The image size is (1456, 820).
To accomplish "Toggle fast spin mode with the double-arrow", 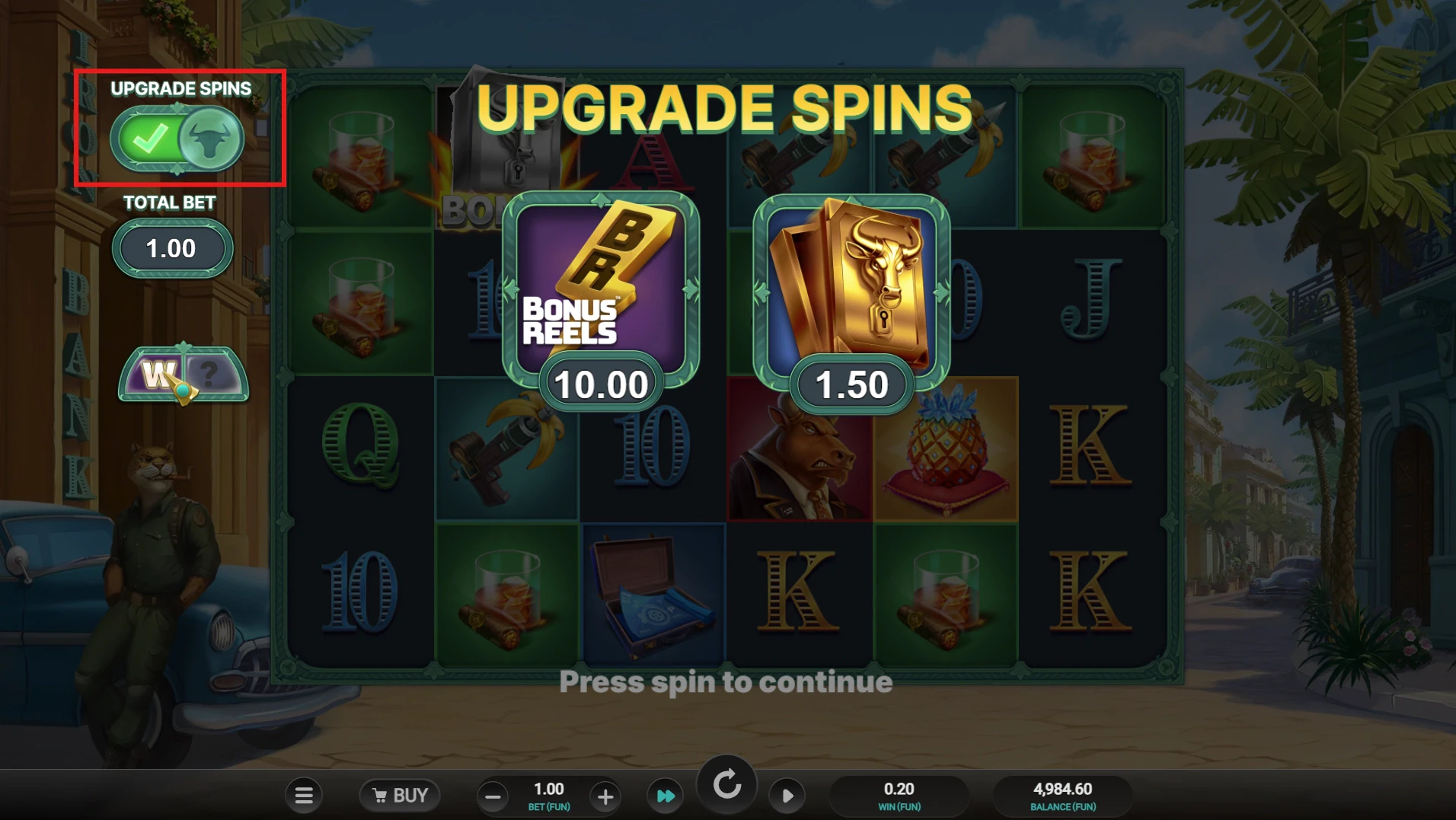I will click(x=665, y=795).
